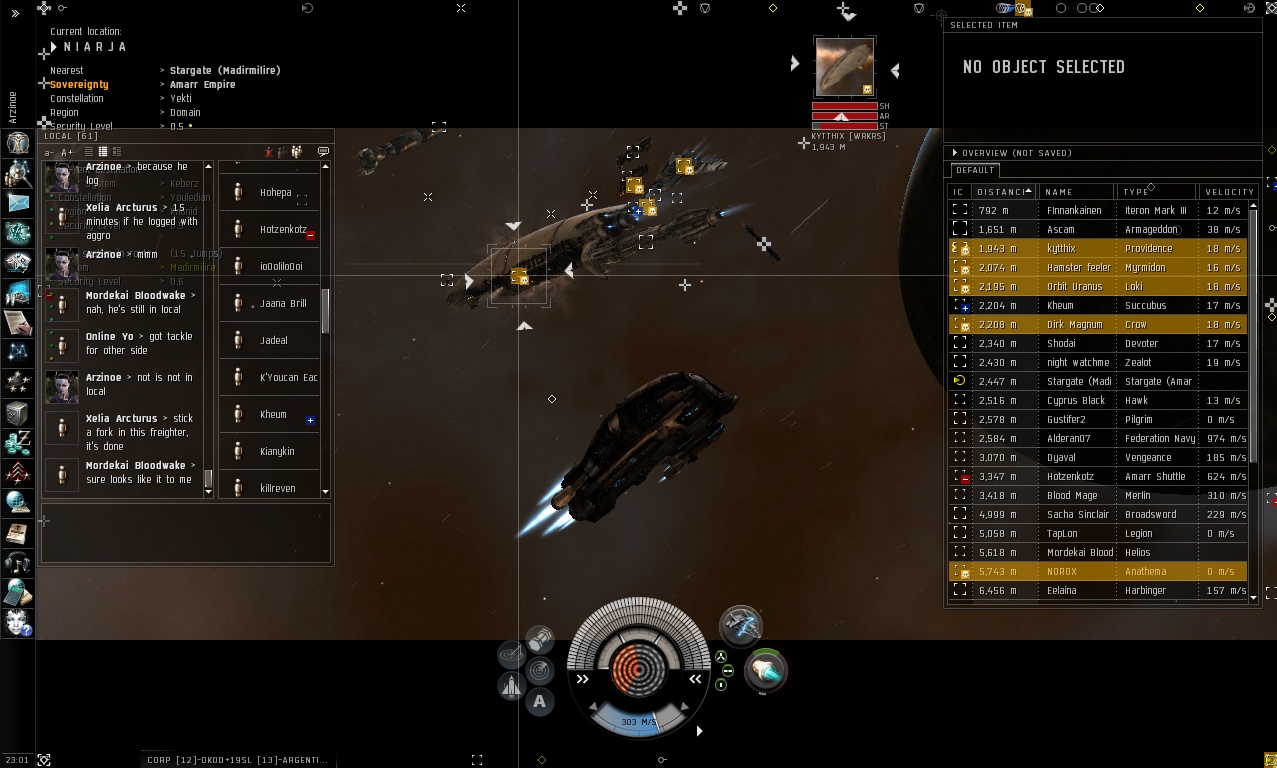Select Kheum in the Local member list
The width and height of the screenshot is (1277, 768).
pos(273,415)
